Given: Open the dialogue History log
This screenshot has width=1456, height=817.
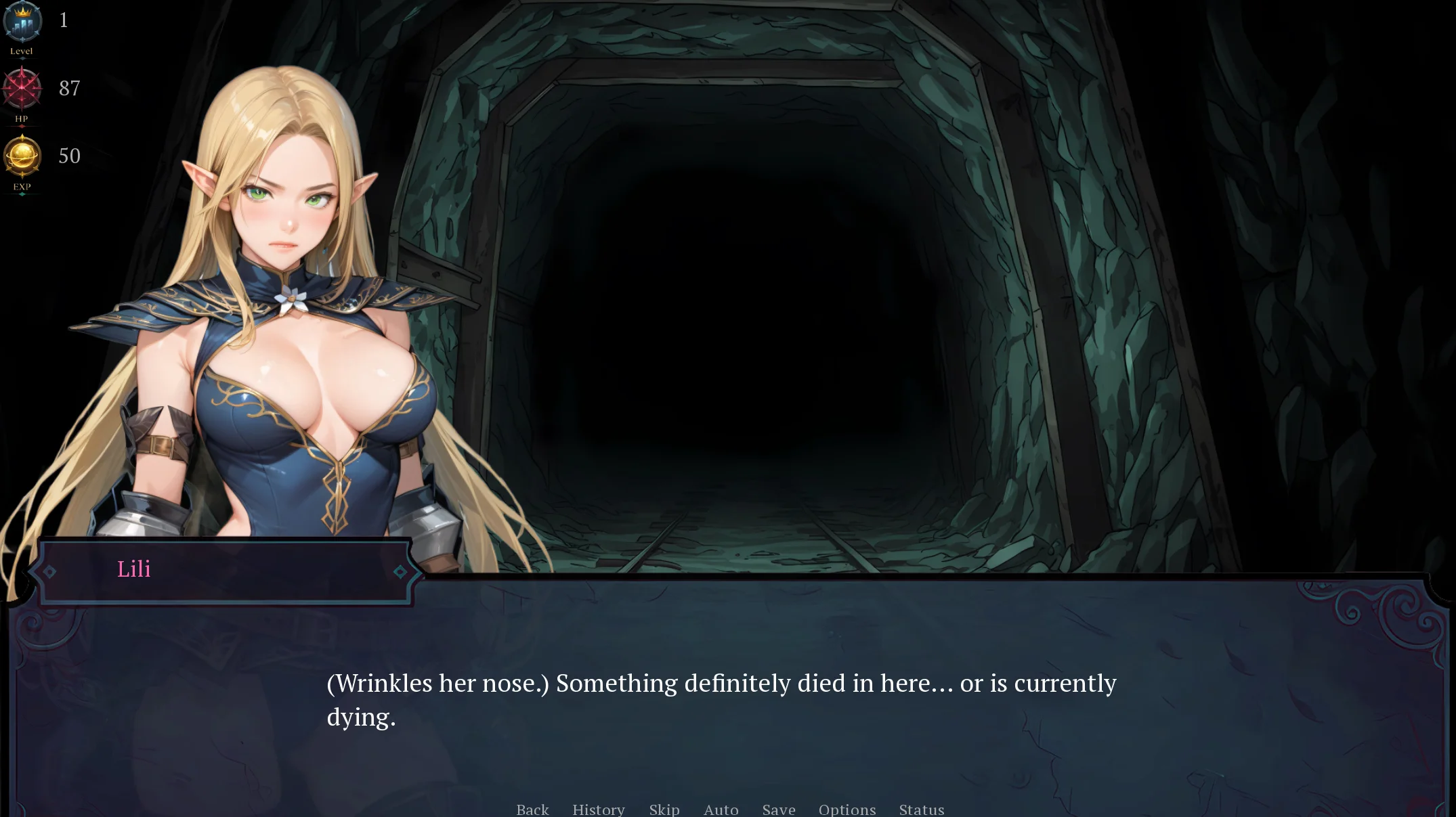Looking at the screenshot, I should pos(598,809).
